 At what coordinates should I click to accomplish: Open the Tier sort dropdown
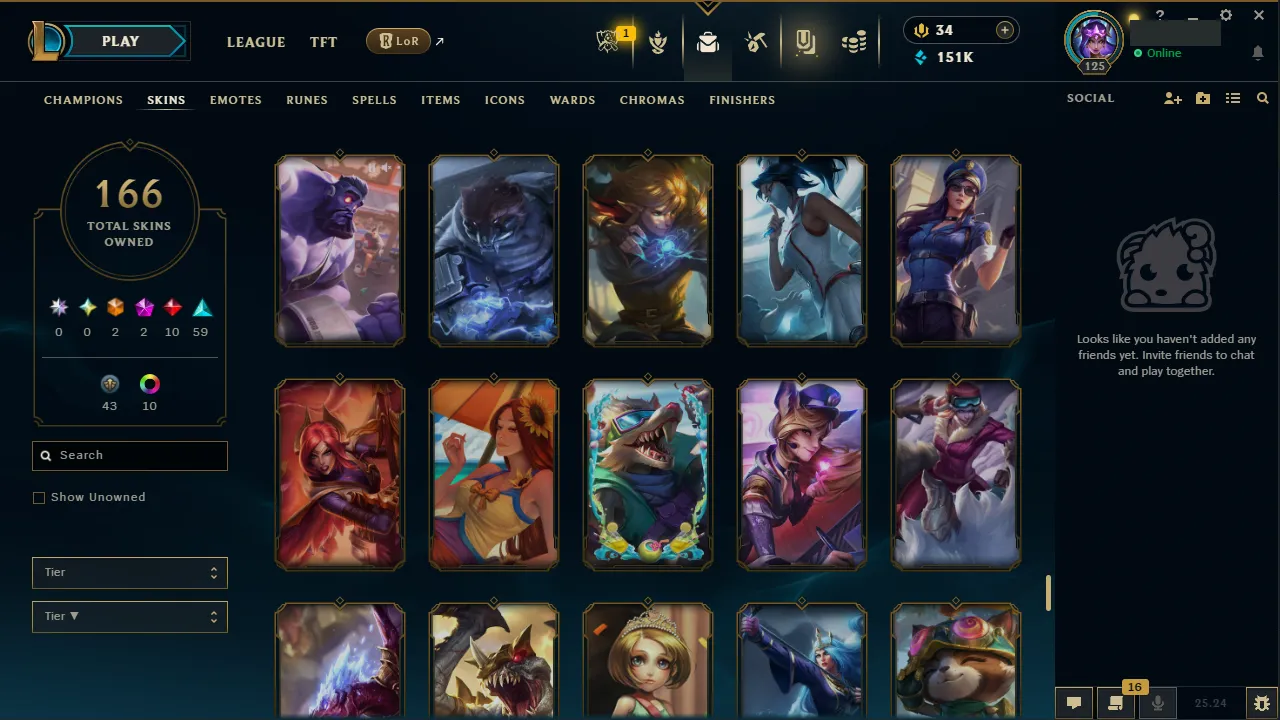(x=129, y=616)
